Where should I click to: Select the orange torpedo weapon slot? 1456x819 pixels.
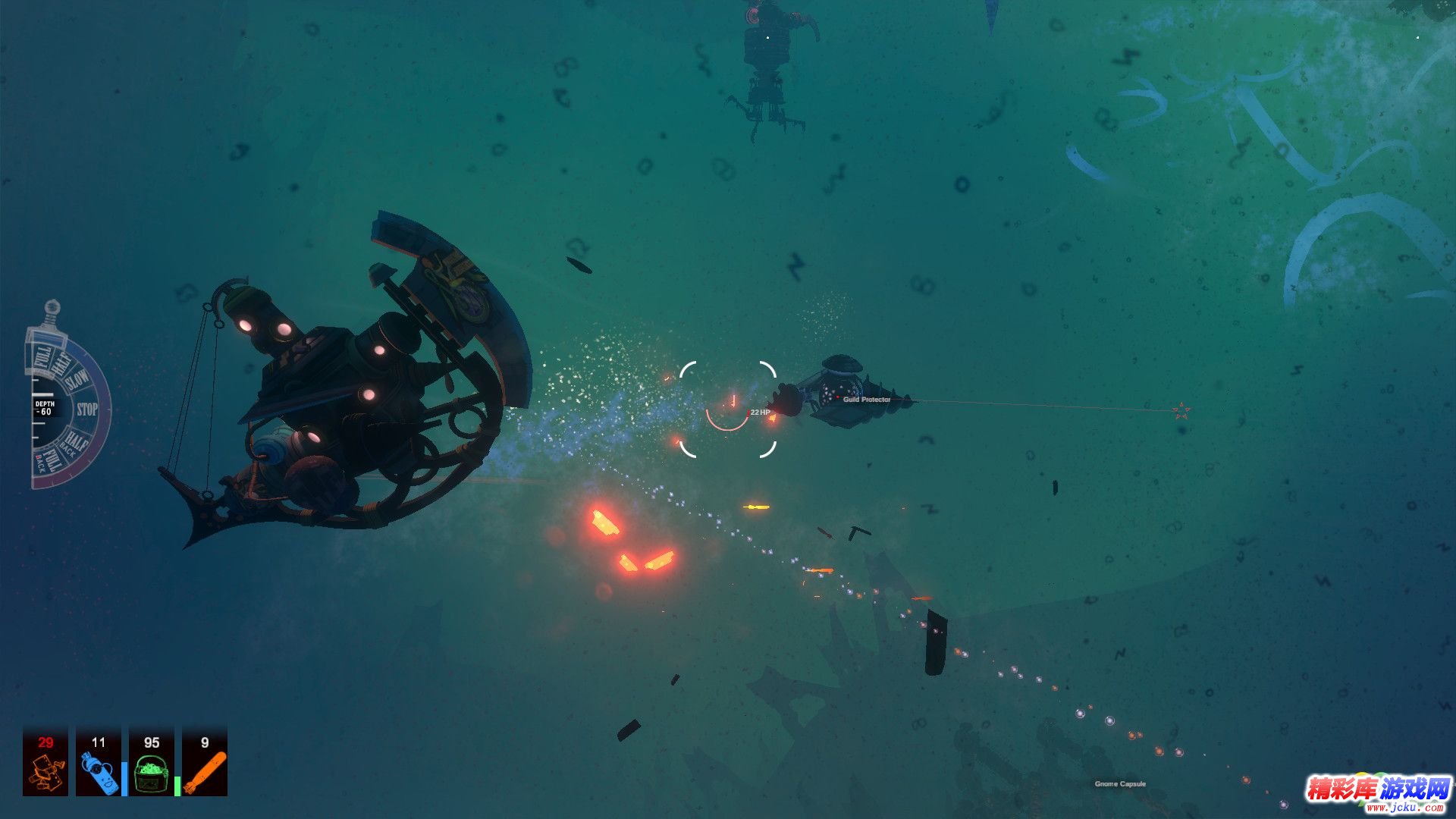pyautogui.click(x=205, y=761)
